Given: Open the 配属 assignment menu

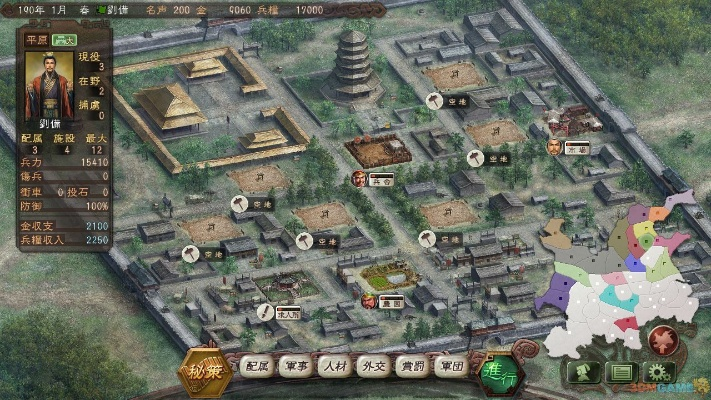Looking at the screenshot, I should (256, 367).
